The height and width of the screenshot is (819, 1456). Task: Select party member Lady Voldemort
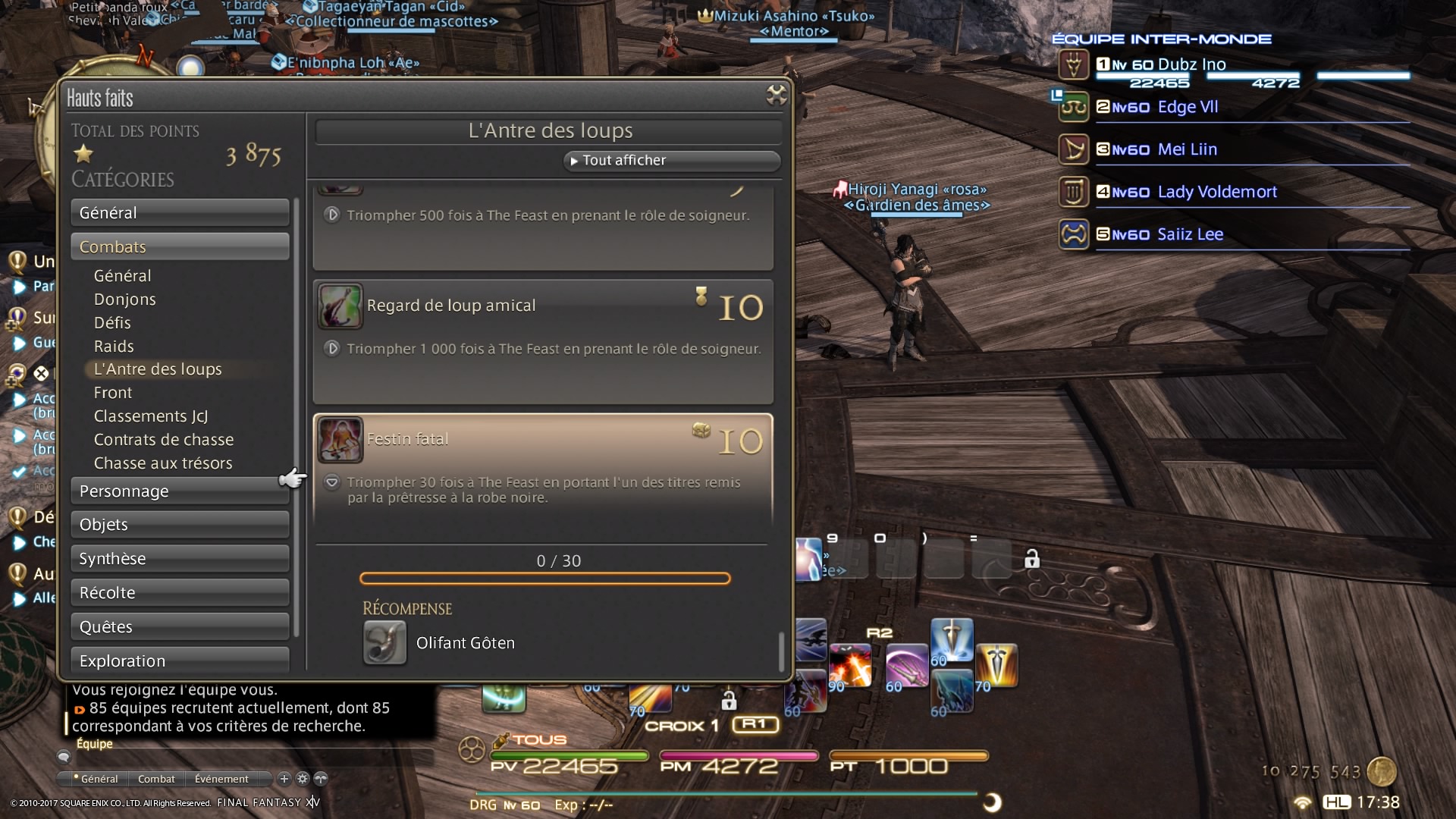pos(1216,192)
